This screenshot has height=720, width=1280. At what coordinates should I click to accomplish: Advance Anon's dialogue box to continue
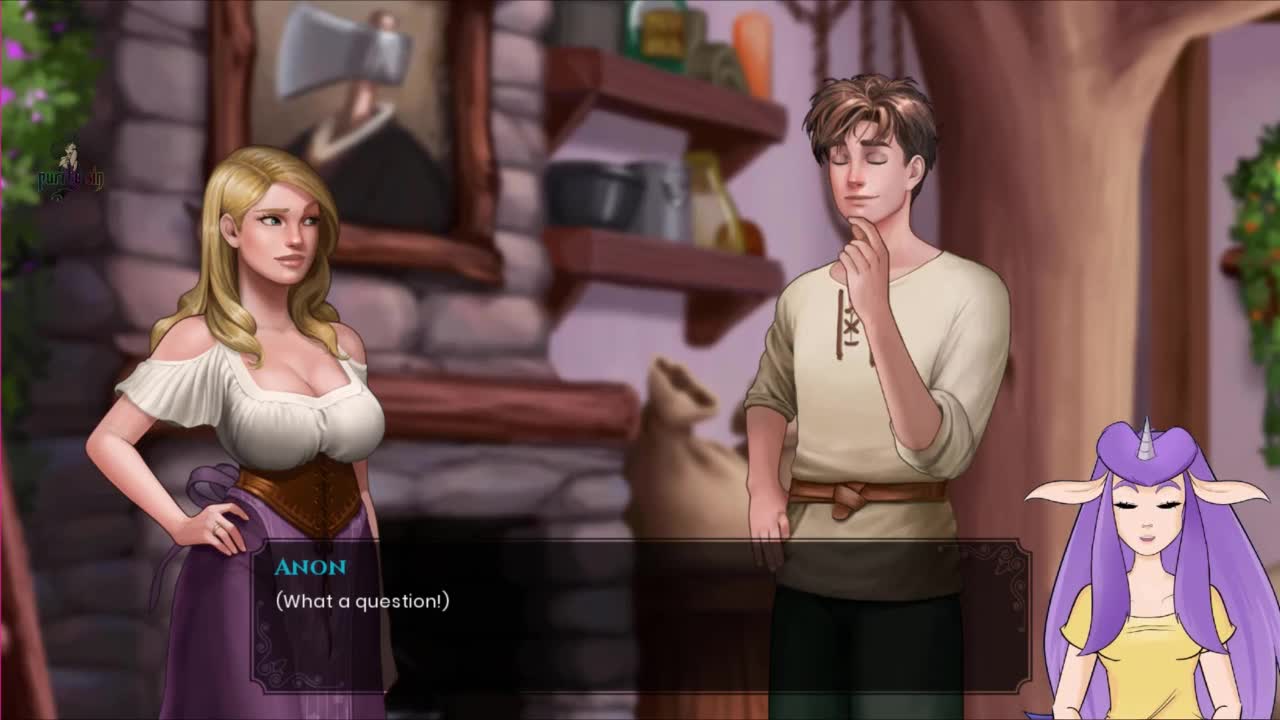coord(640,615)
